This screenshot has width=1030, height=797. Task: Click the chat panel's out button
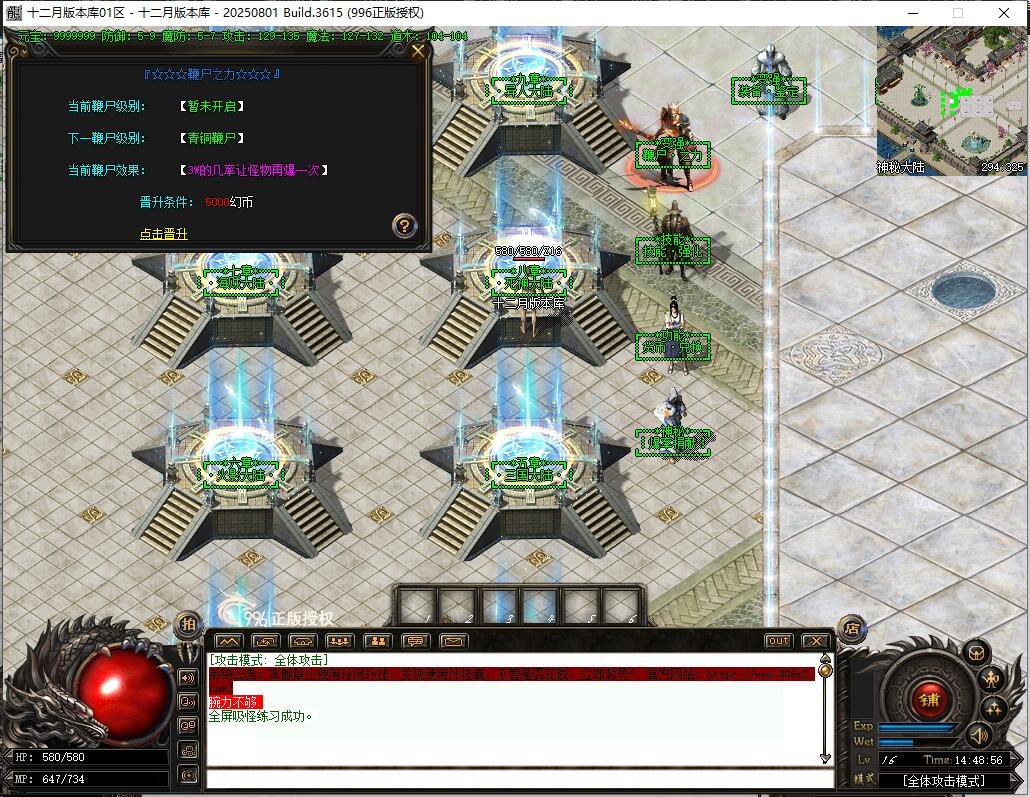pyautogui.click(x=778, y=641)
